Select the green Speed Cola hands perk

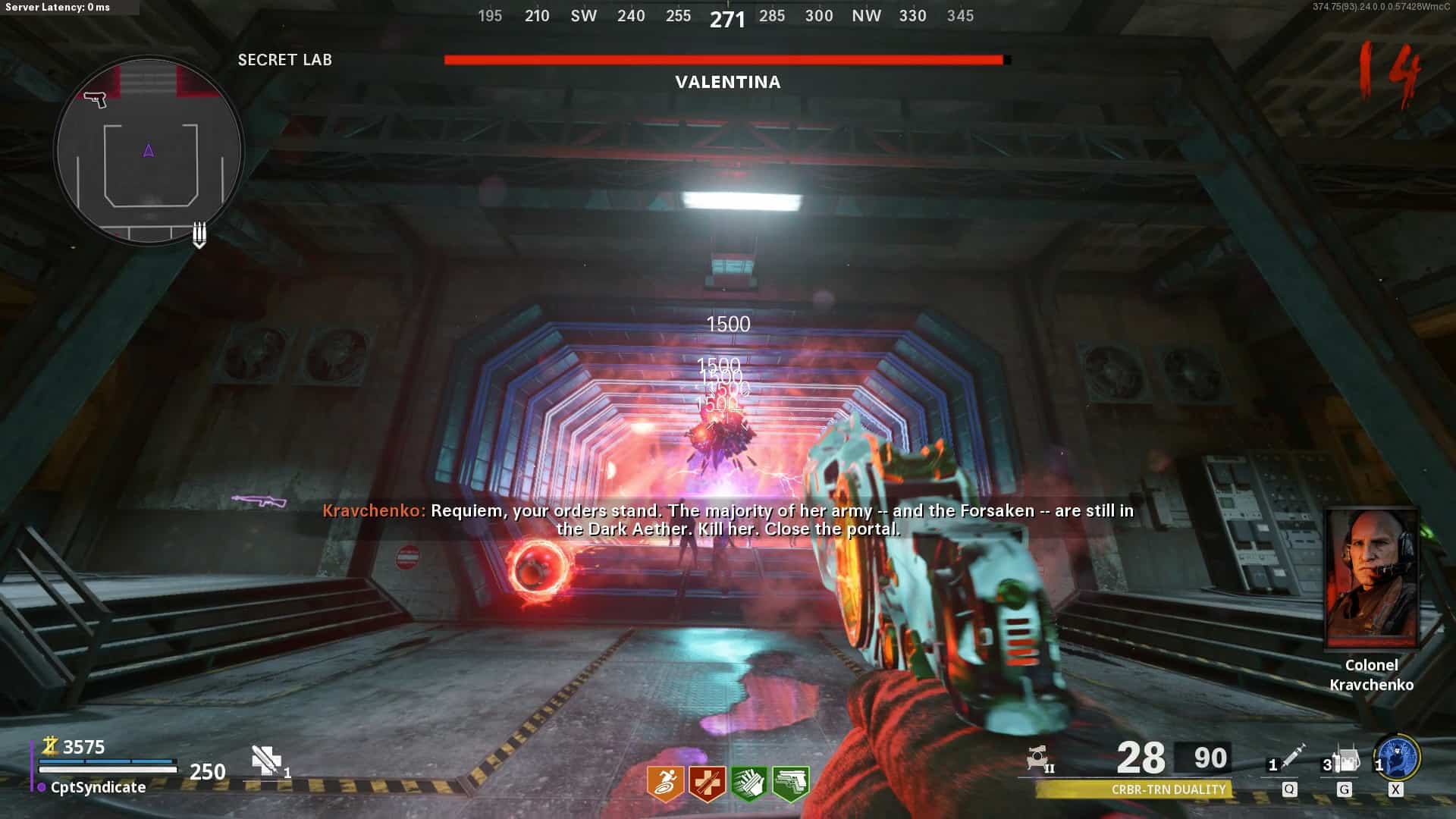click(x=748, y=783)
